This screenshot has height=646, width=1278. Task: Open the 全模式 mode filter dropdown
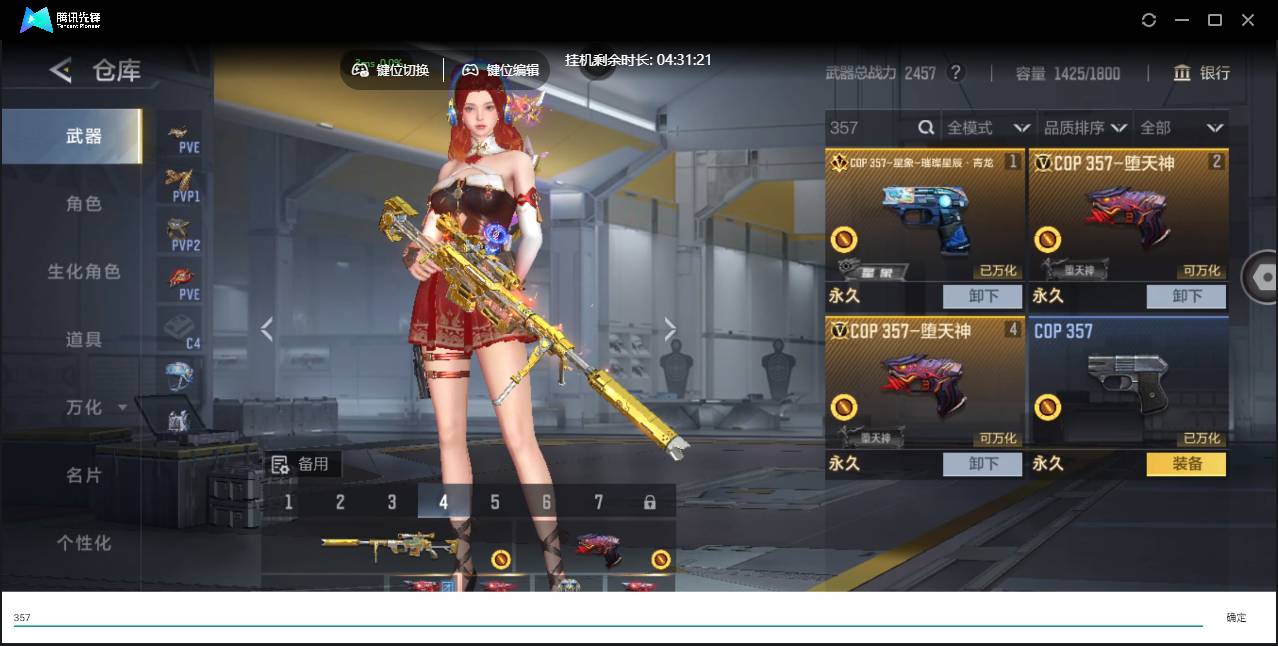point(988,128)
